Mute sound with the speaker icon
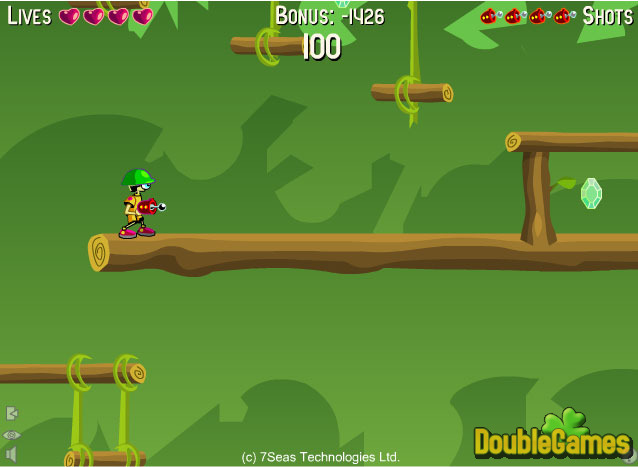Image resolution: width=638 pixels, height=467 pixels. pos(12,454)
